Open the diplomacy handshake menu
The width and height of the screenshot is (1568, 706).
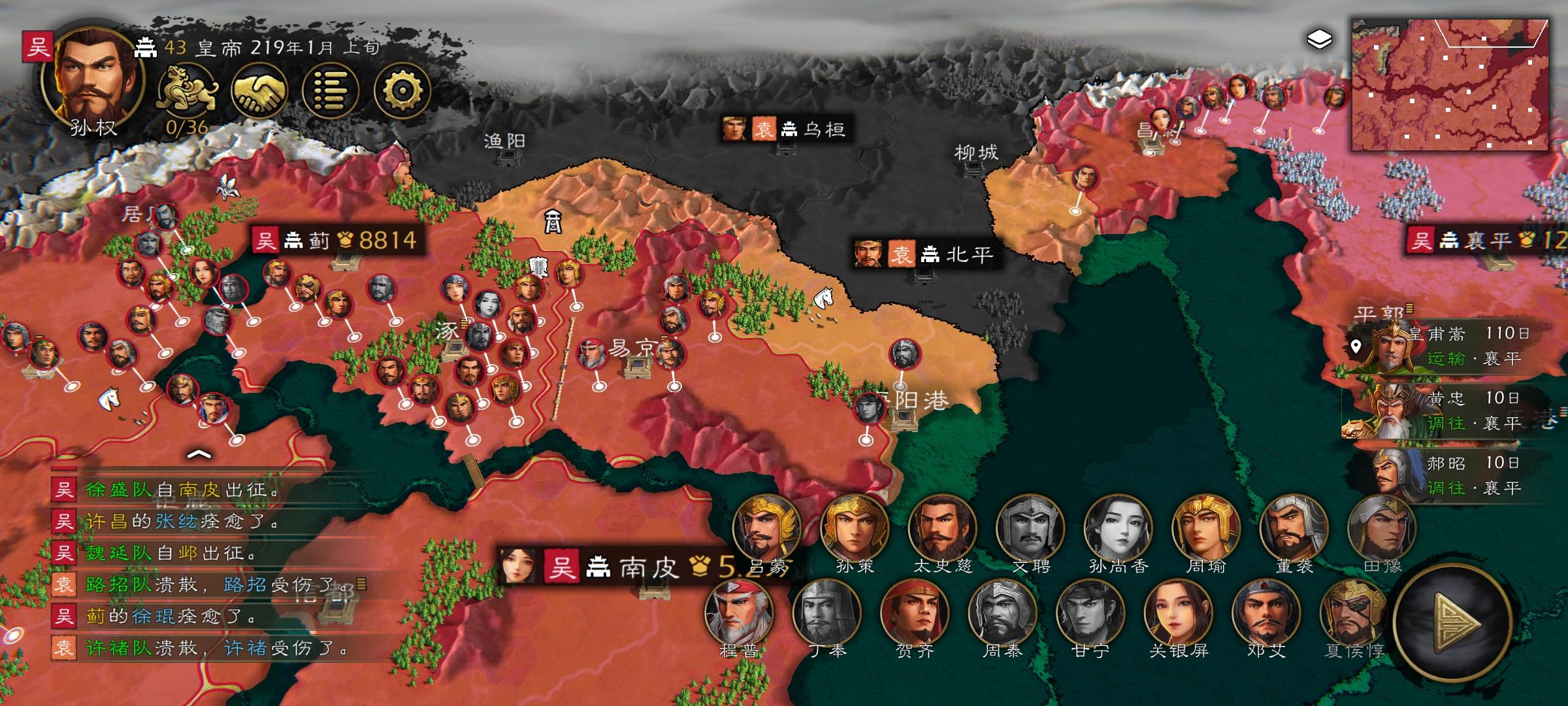258,89
